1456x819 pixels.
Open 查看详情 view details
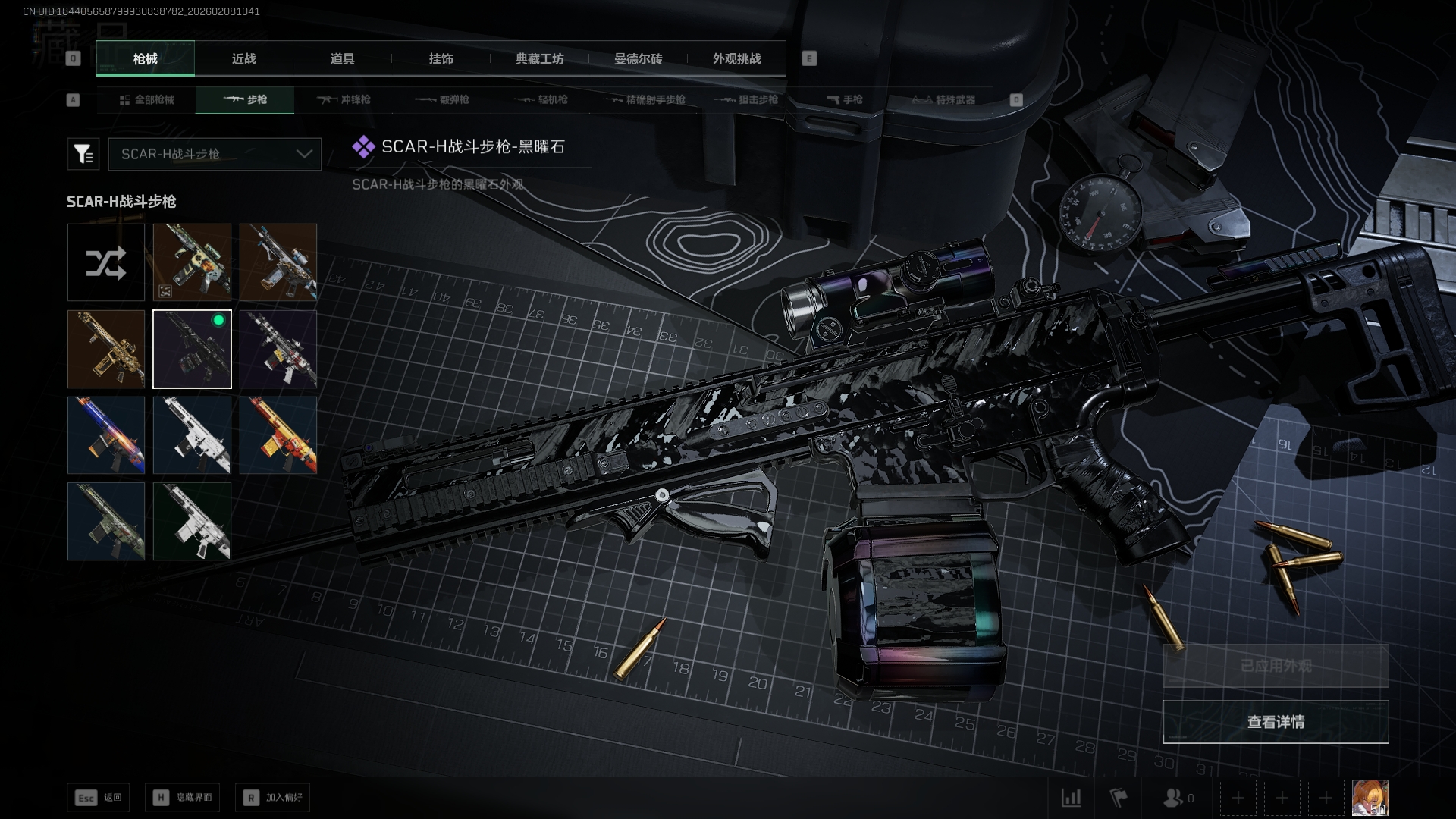click(1276, 721)
